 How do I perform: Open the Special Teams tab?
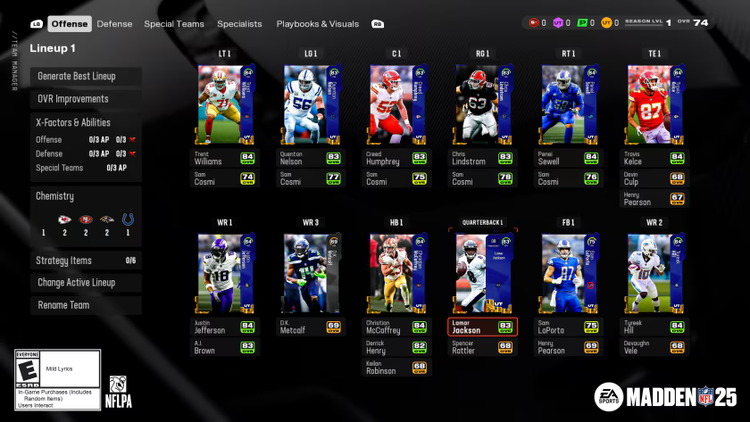tap(174, 24)
